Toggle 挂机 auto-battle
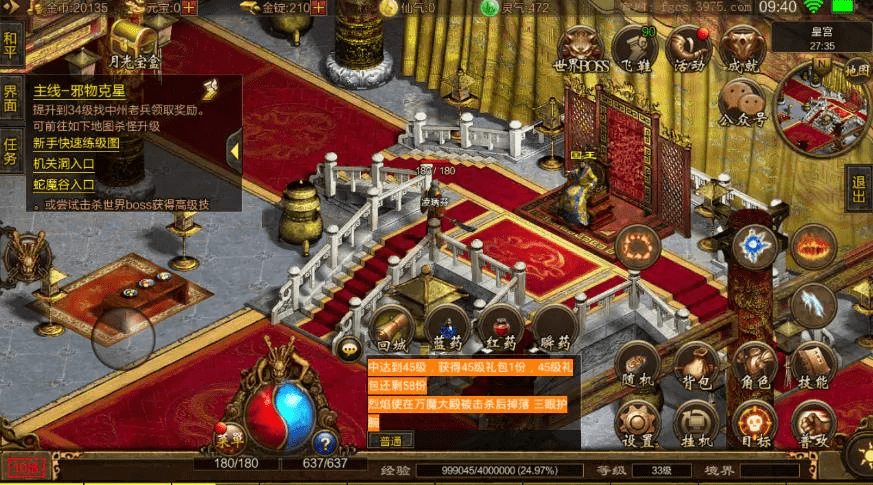The width and height of the screenshot is (873, 485). 696,424
